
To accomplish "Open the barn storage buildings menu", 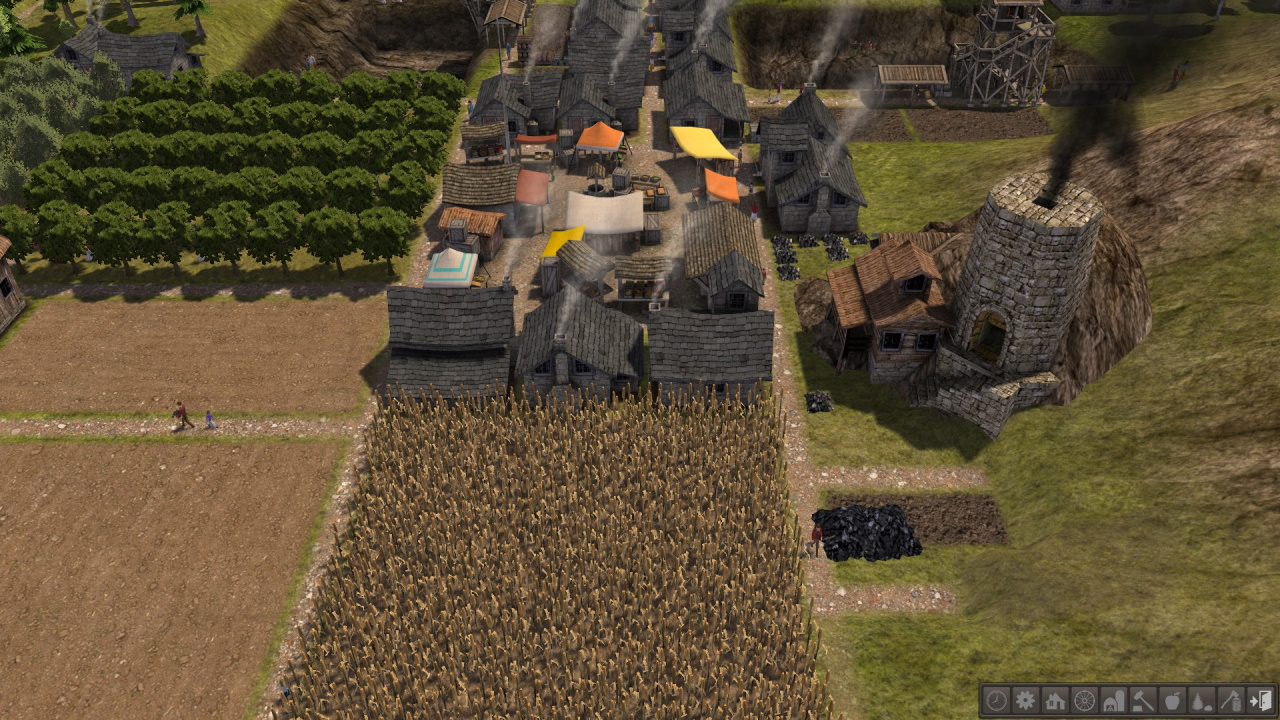I will pyautogui.click(x=1116, y=703).
